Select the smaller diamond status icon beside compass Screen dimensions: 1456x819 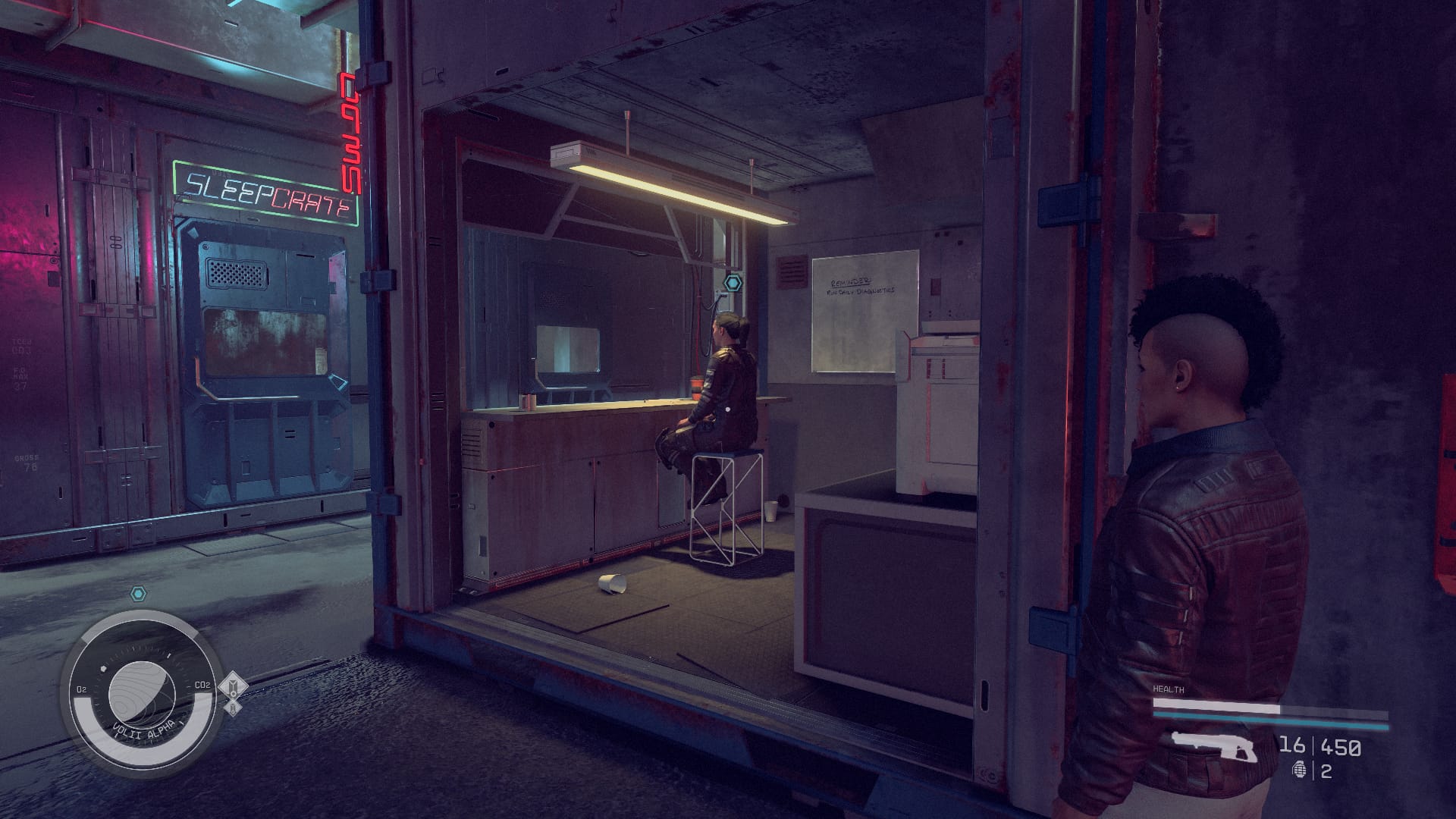[x=234, y=708]
